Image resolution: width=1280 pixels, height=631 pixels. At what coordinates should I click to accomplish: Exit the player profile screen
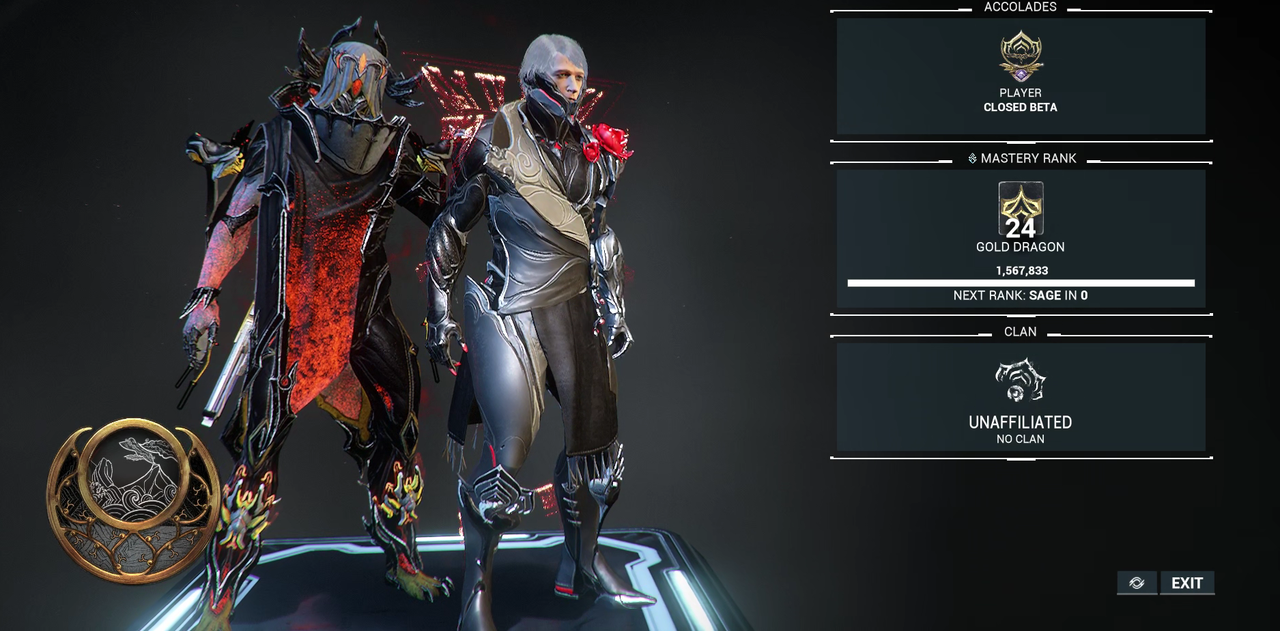1187,583
